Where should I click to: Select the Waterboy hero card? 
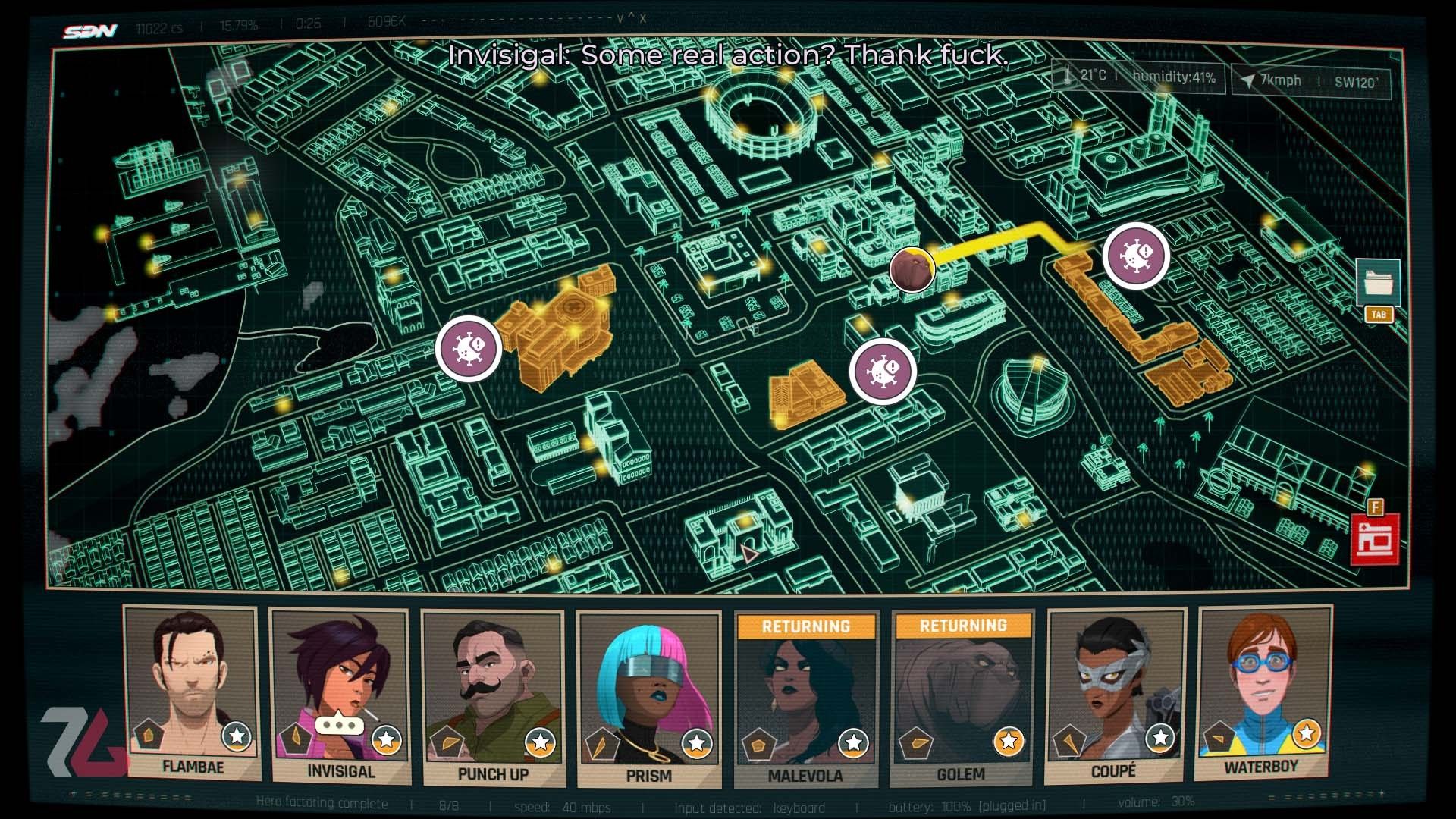coord(1261,692)
